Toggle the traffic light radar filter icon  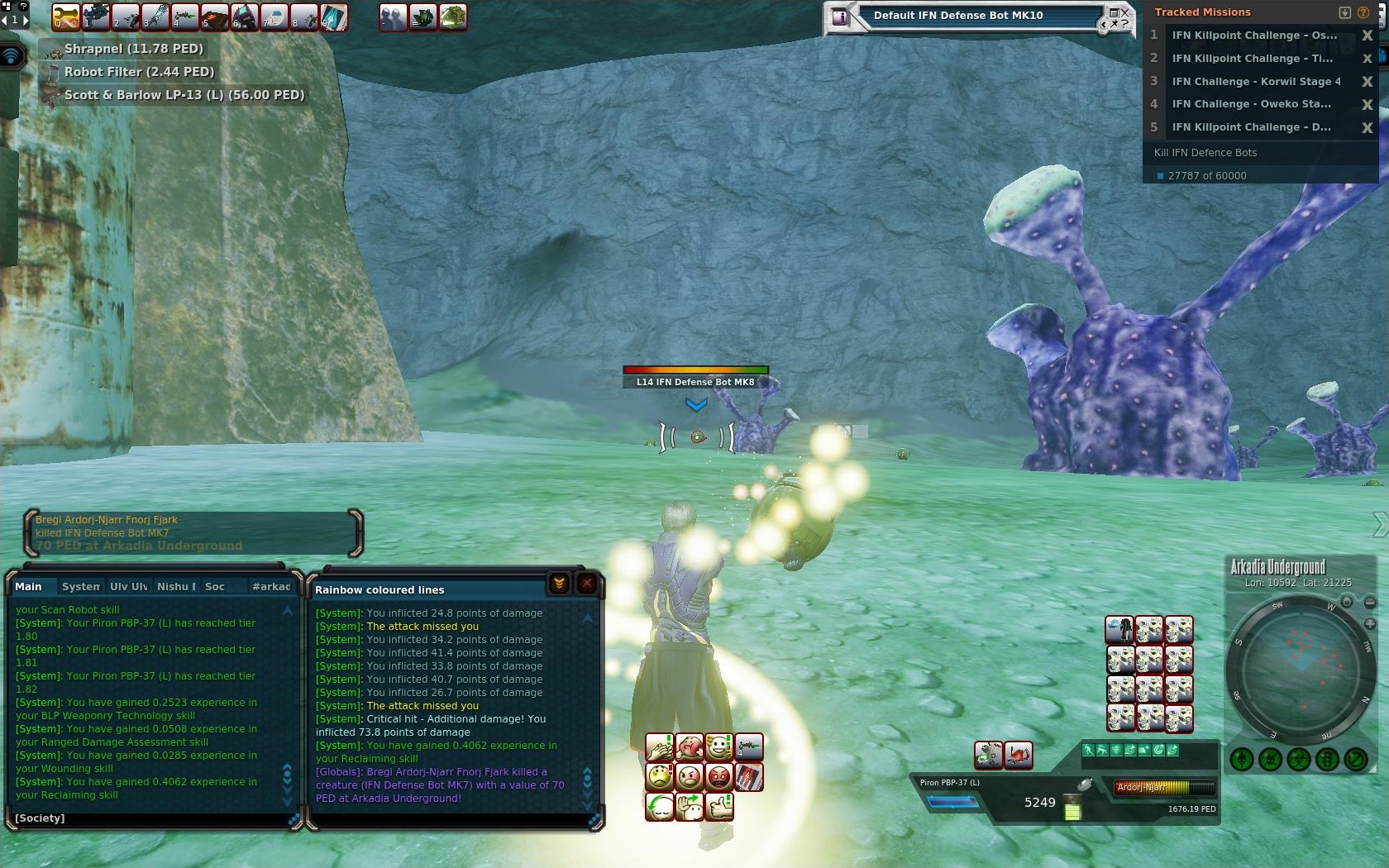click(x=1327, y=759)
